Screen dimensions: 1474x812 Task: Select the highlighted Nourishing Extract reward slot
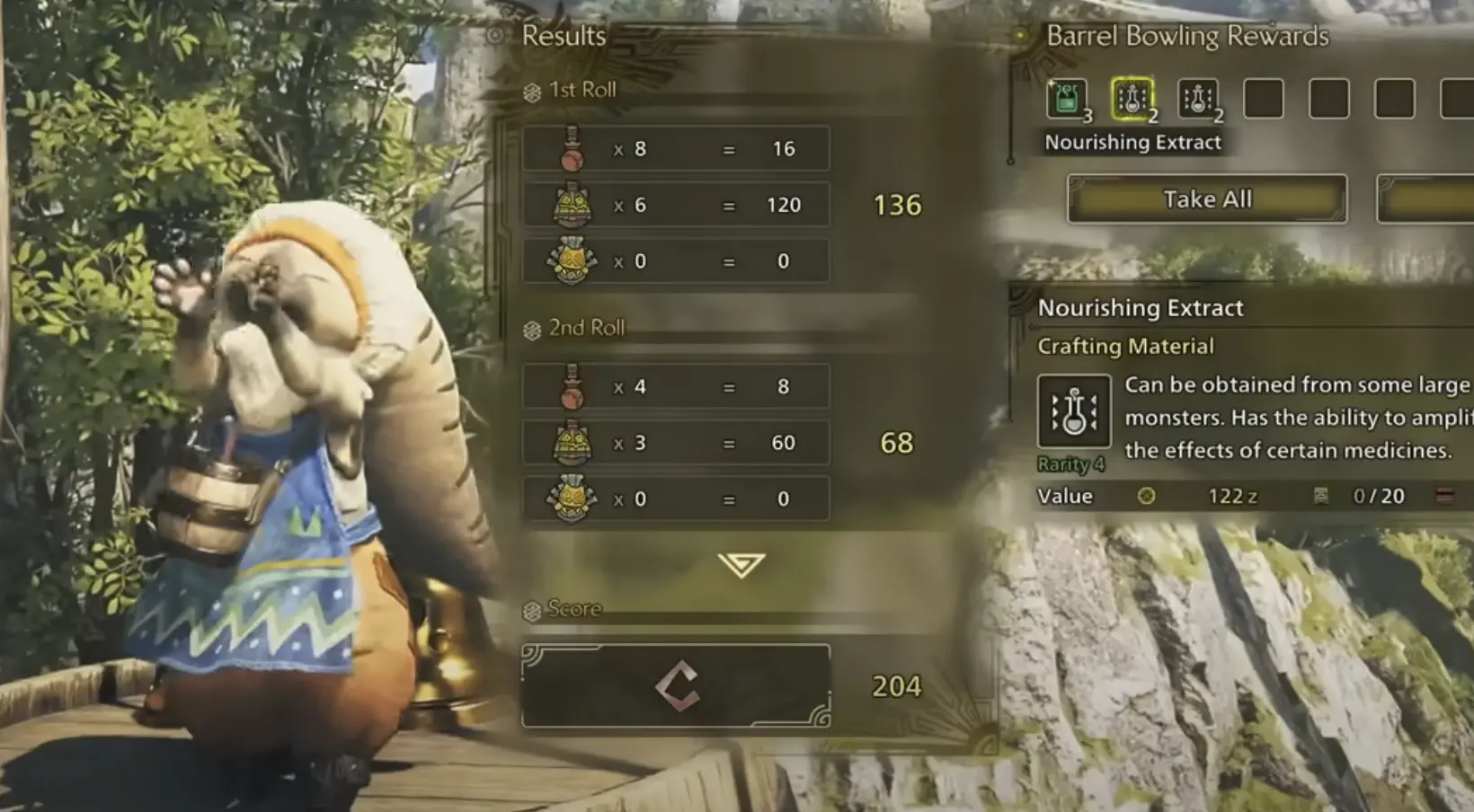click(x=1131, y=100)
